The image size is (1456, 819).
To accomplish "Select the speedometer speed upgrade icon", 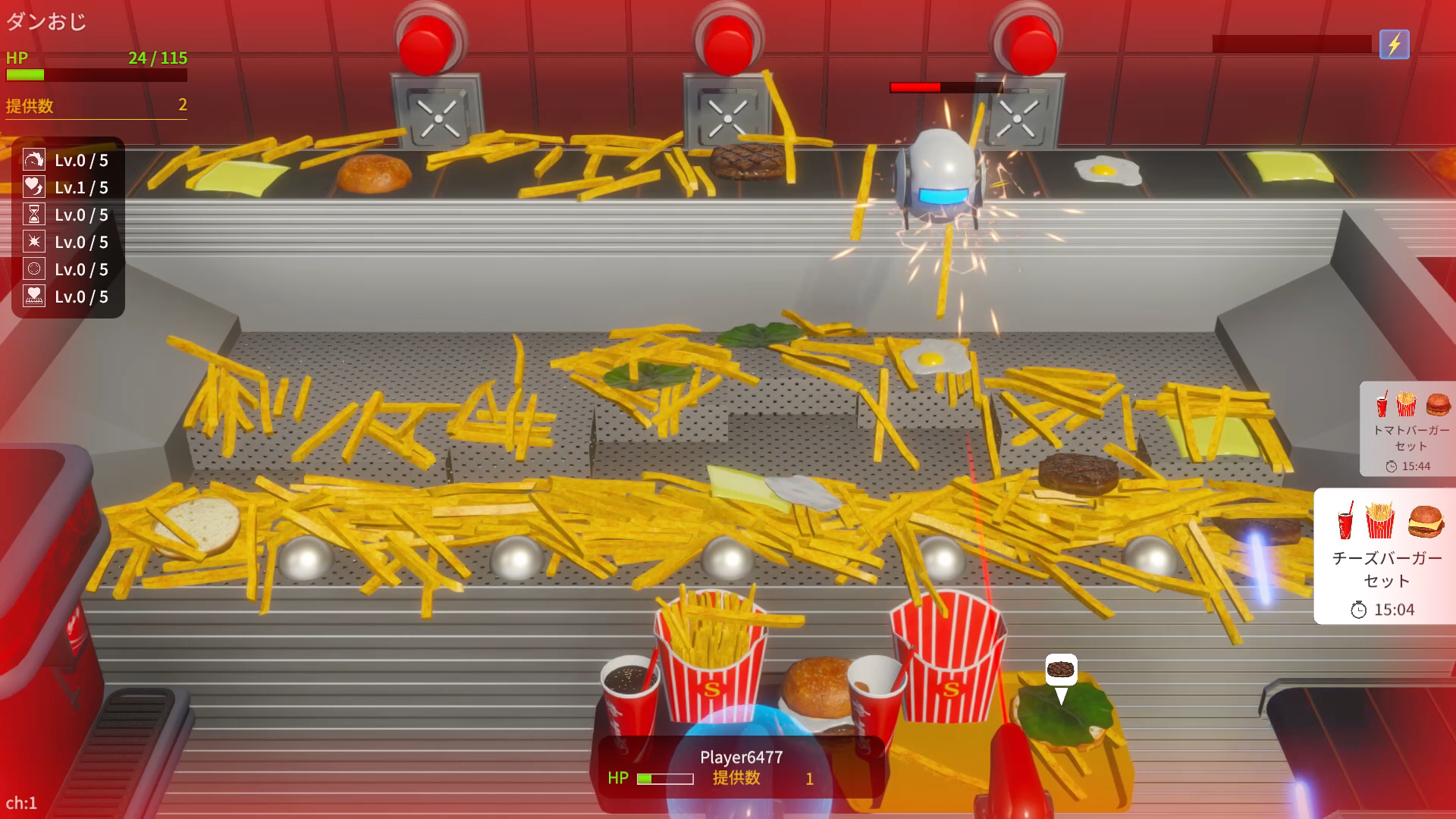I will [x=34, y=160].
